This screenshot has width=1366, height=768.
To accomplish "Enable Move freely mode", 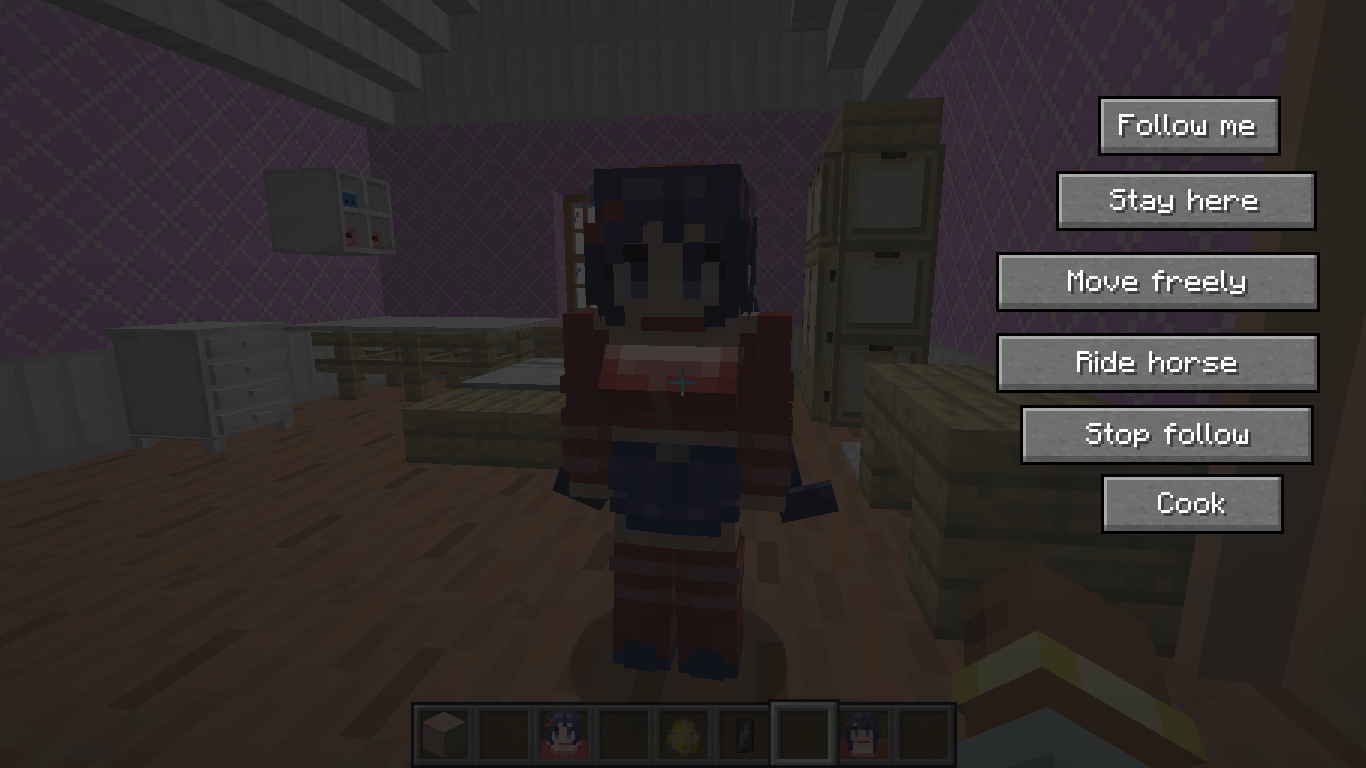I will click(1157, 281).
